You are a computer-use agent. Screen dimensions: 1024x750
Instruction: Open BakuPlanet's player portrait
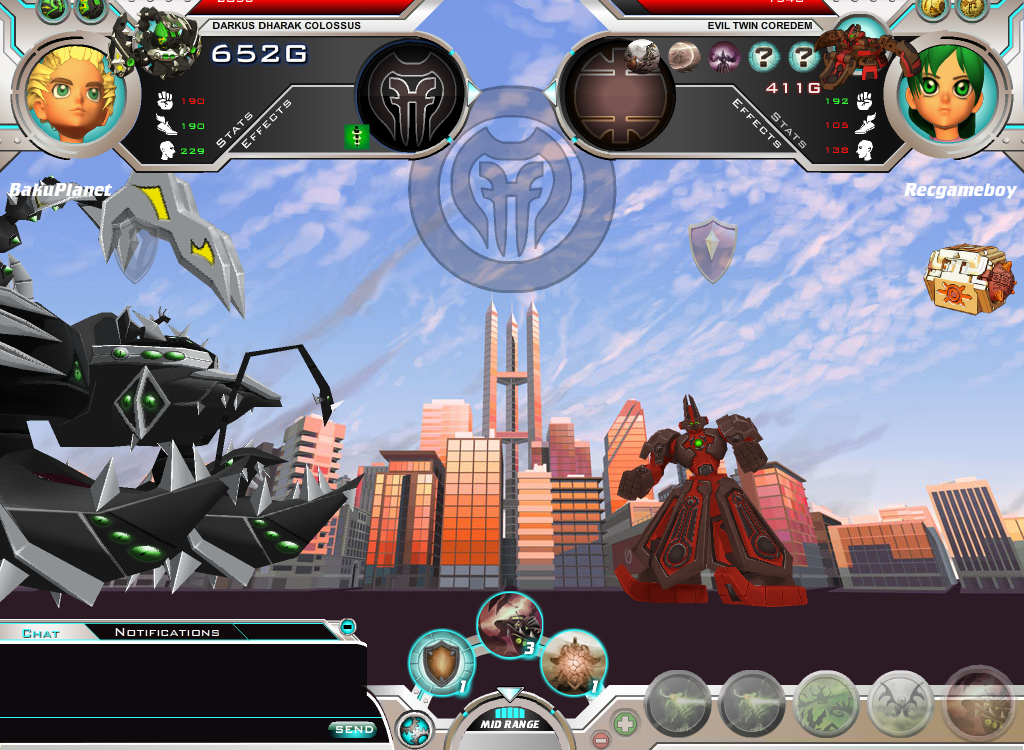(69, 93)
